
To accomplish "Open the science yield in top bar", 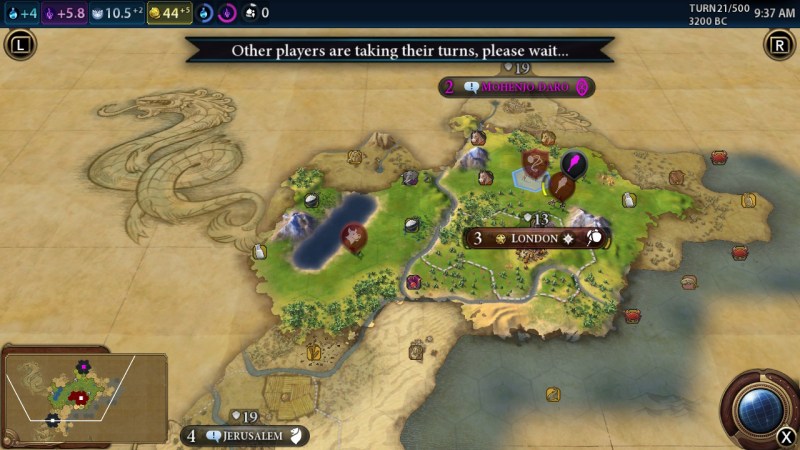I will tap(21, 13).
